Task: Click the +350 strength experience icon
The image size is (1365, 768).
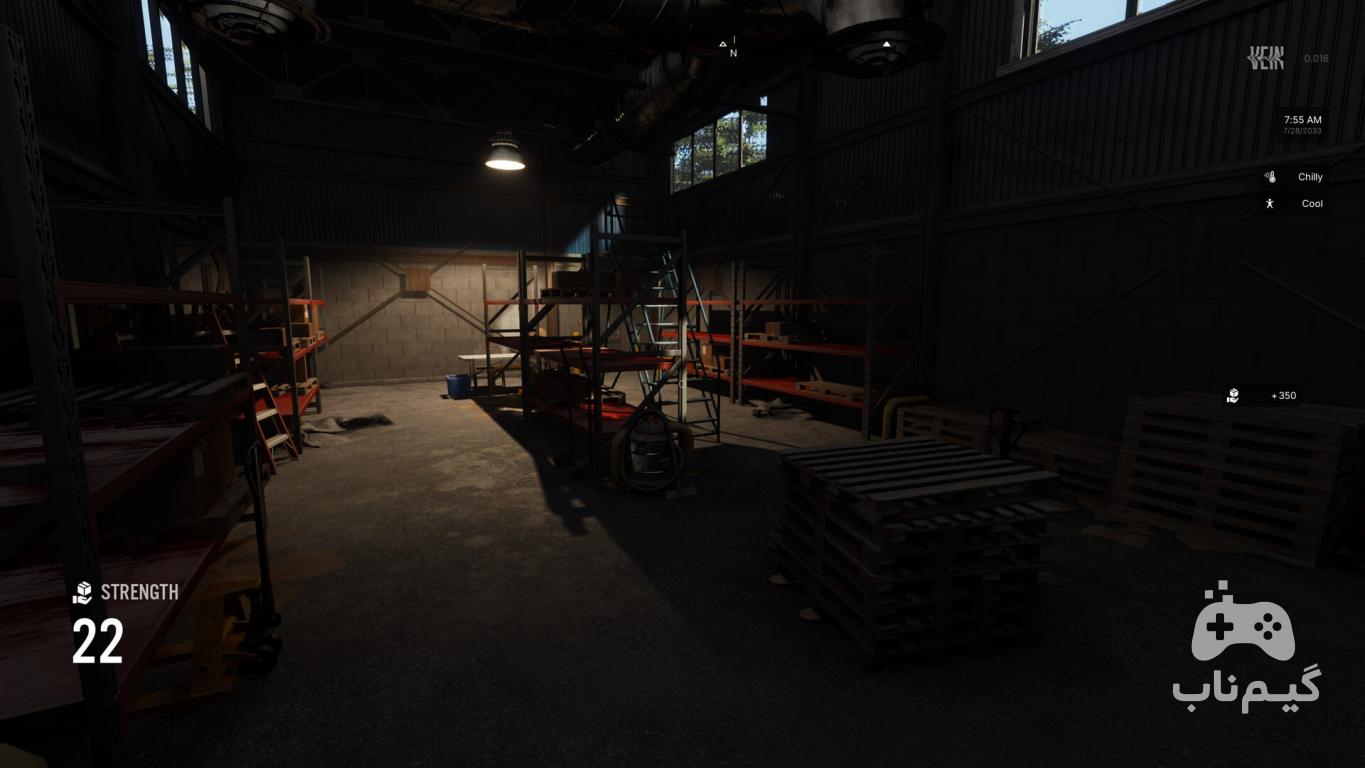Action: pyautogui.click(x=1233, y=396)
